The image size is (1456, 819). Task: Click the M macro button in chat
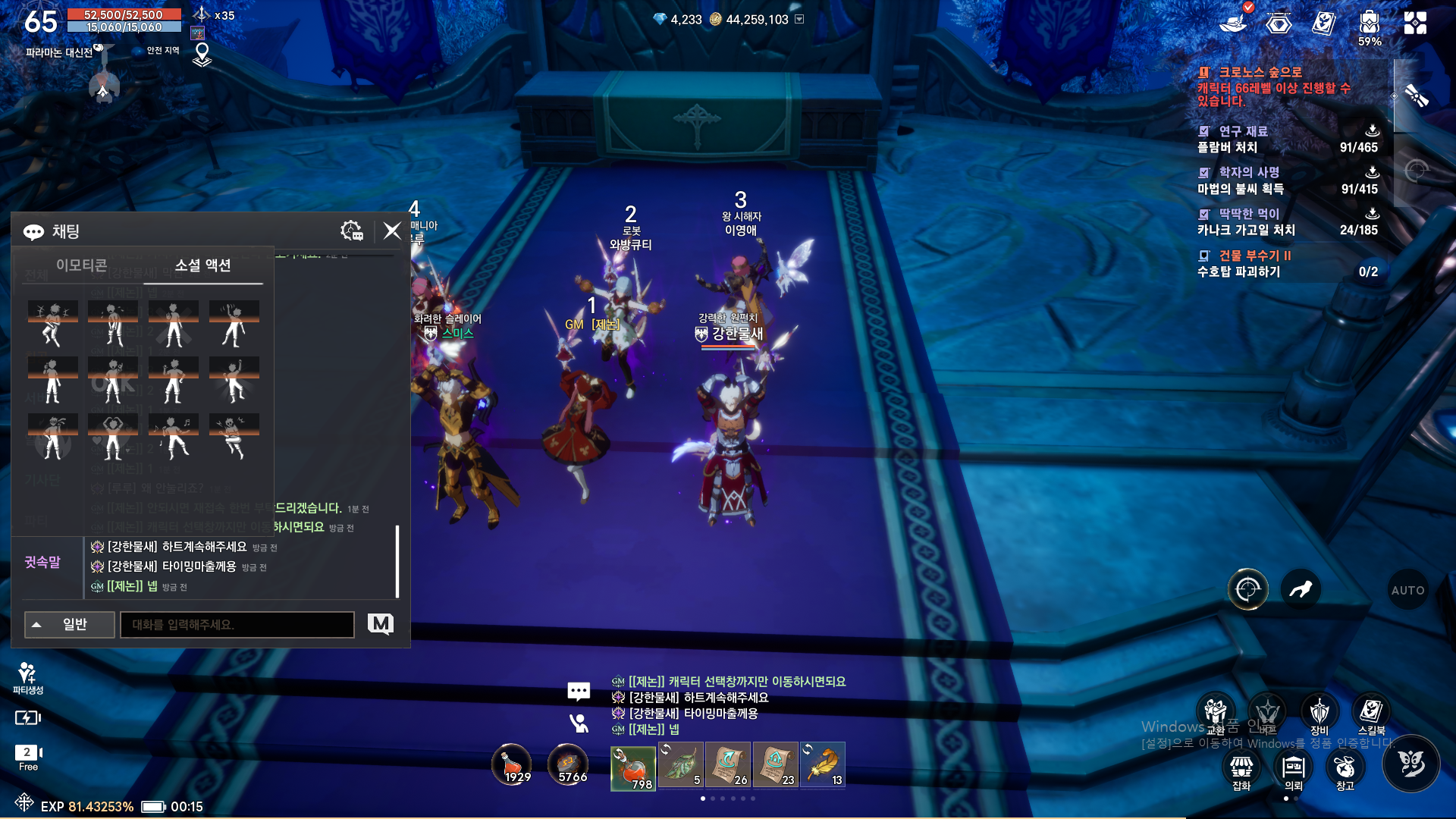coord(380,624)
